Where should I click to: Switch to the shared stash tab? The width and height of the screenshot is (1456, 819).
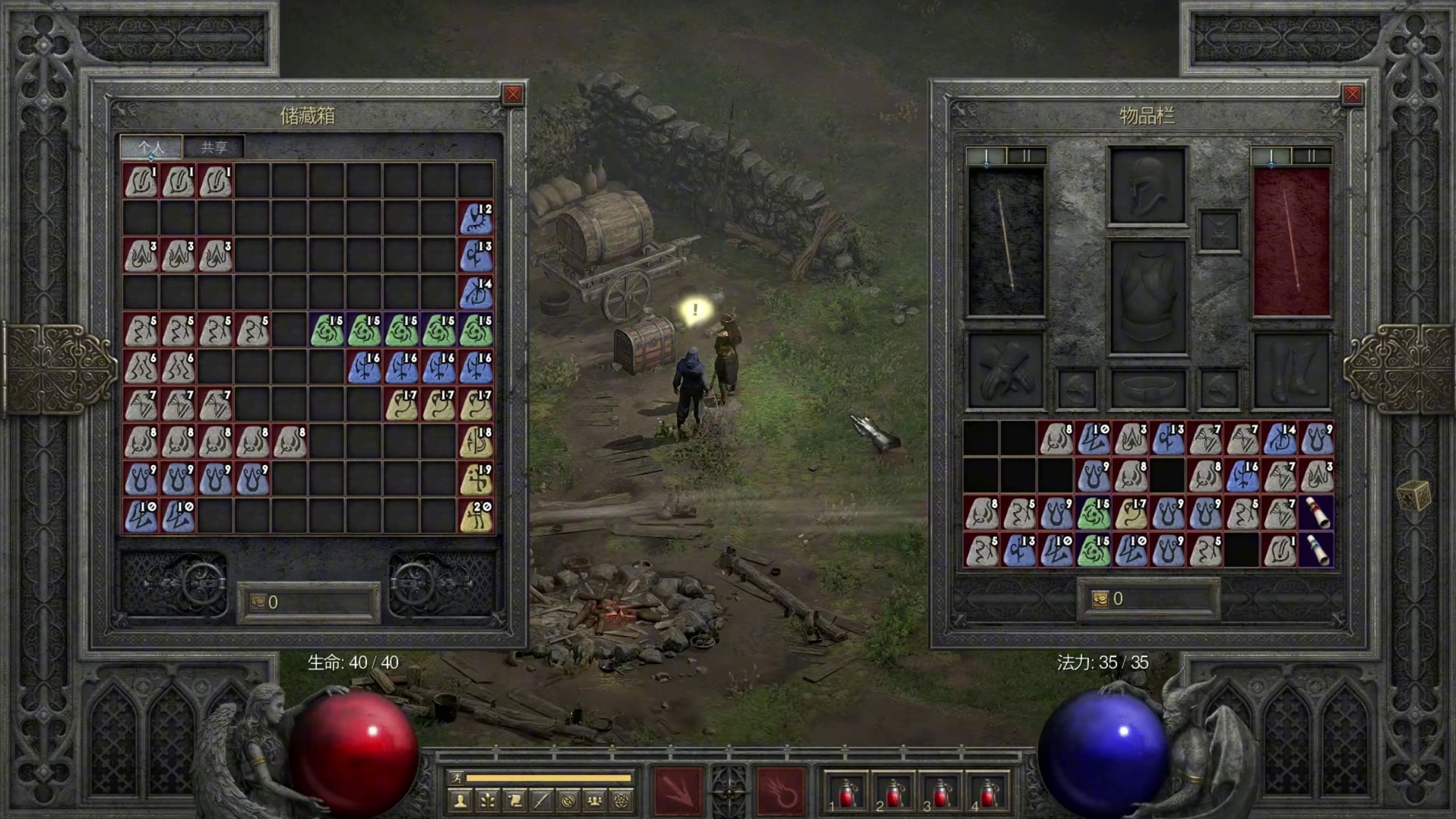[x=214, y=147]
